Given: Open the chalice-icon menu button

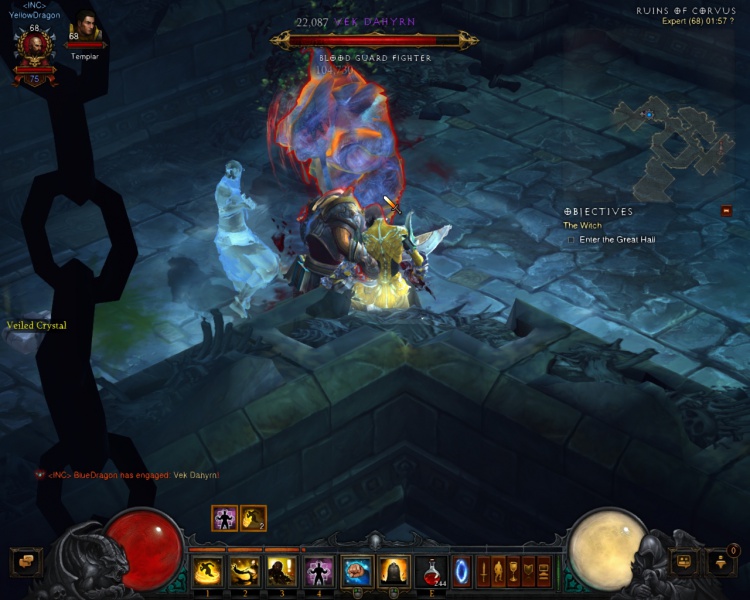Looking at the screenshot, I should click(514, 571).
